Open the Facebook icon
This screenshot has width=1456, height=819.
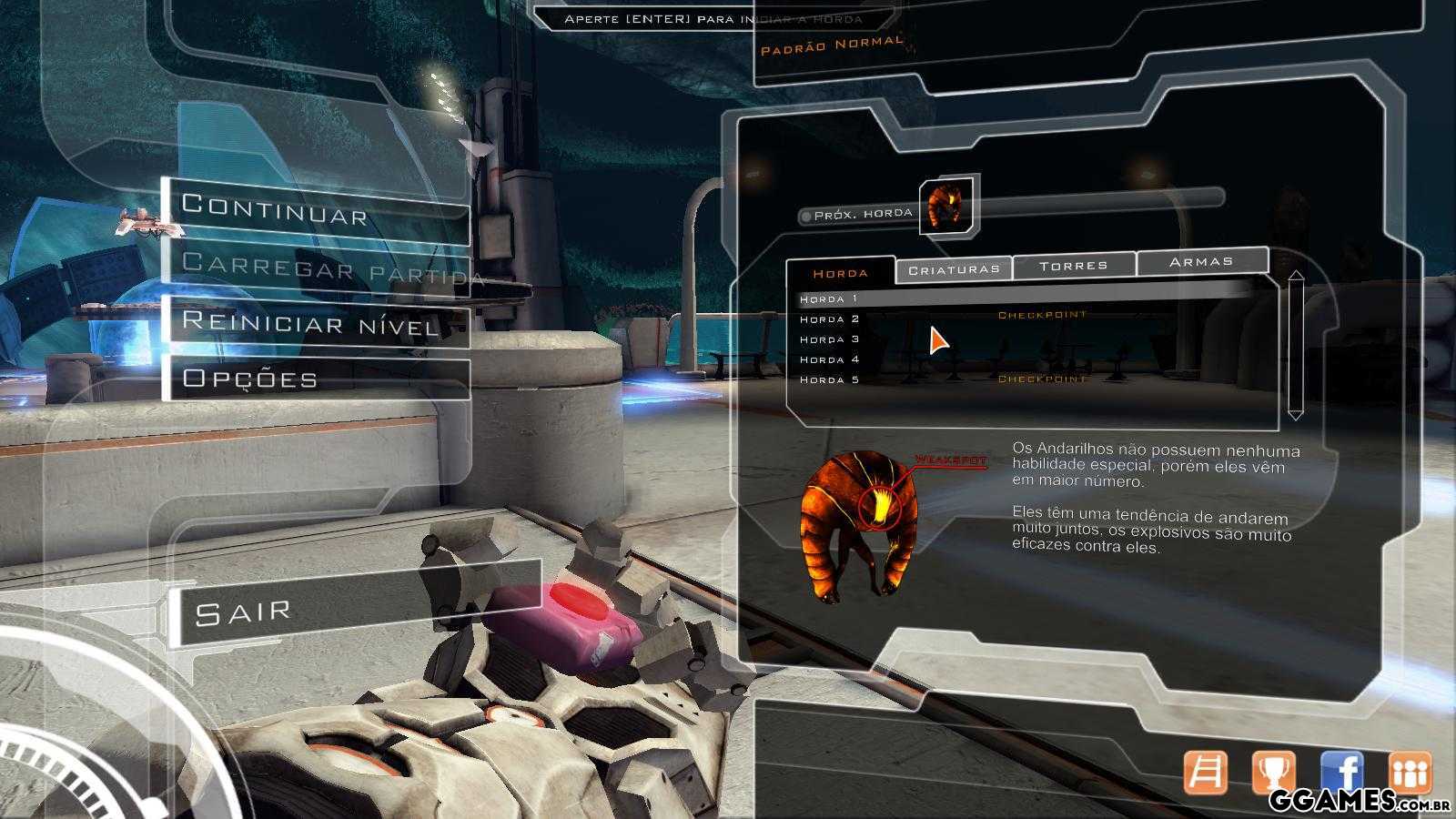1341,773
